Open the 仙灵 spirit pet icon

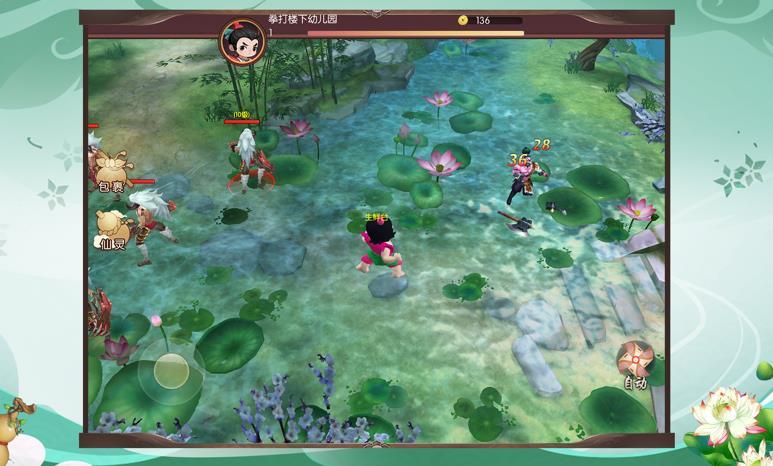(113, 229)
